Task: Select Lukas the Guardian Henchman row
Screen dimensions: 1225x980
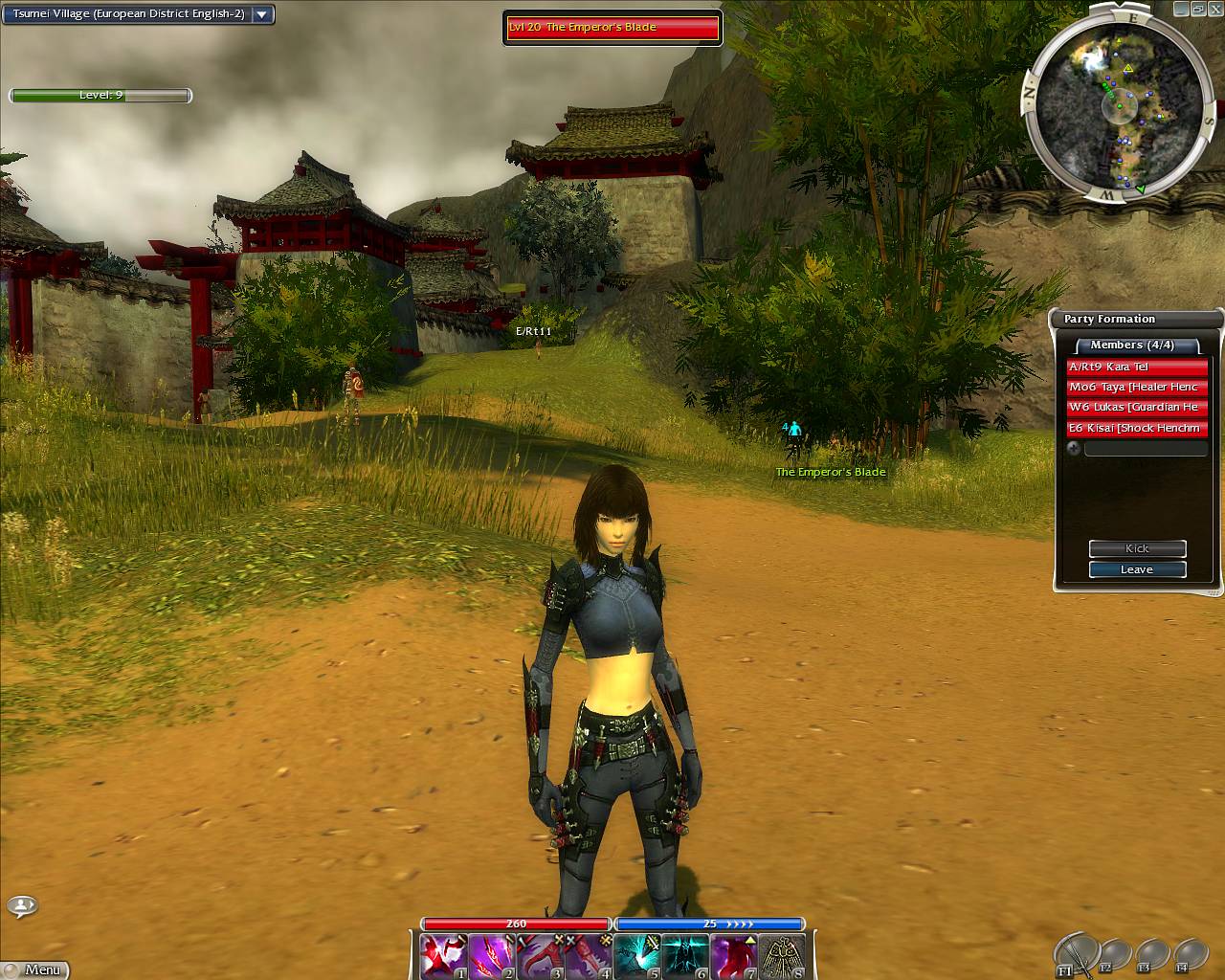Action: pos(1137,408)
